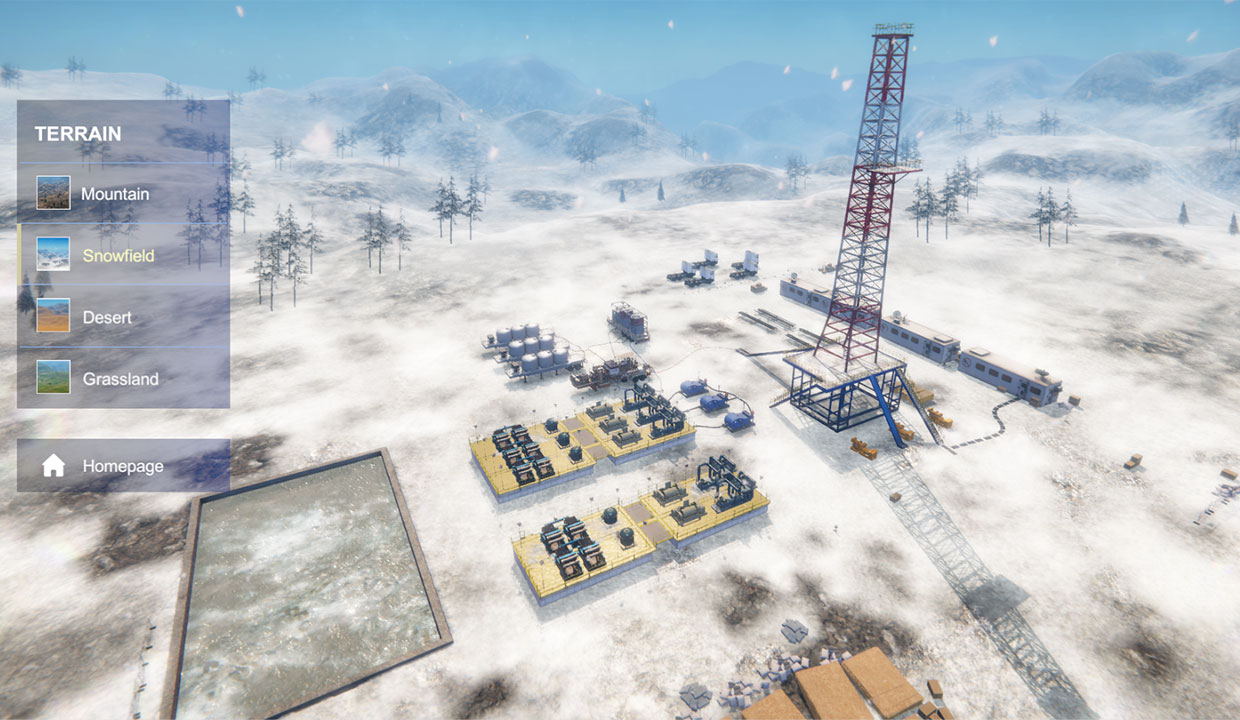The width and height of the screenshot is (1240, 720).
Task: Pick the Grassland terrain
Action: 120,379
